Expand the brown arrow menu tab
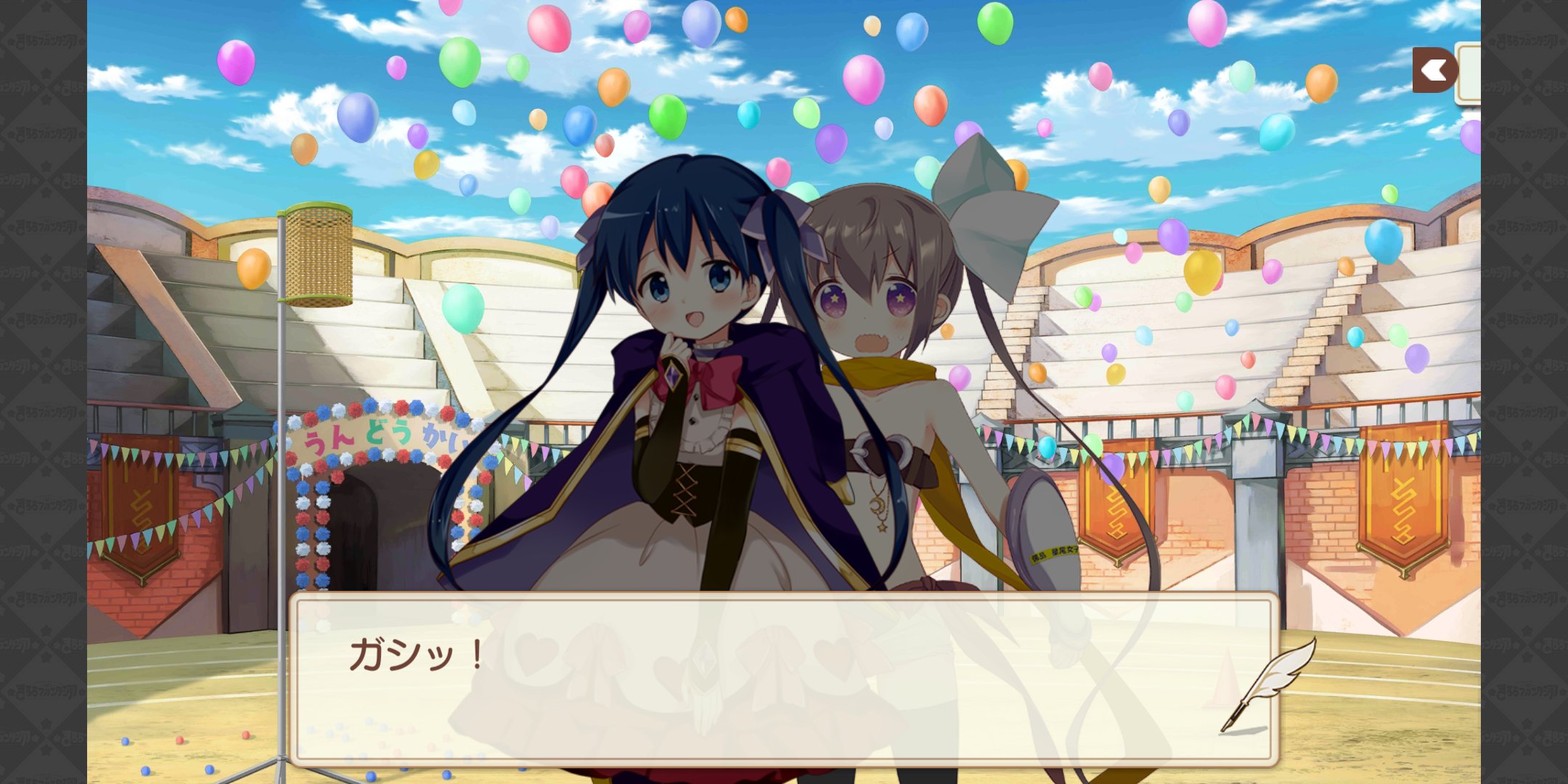1568x784 pixels. click(1434, 70)
